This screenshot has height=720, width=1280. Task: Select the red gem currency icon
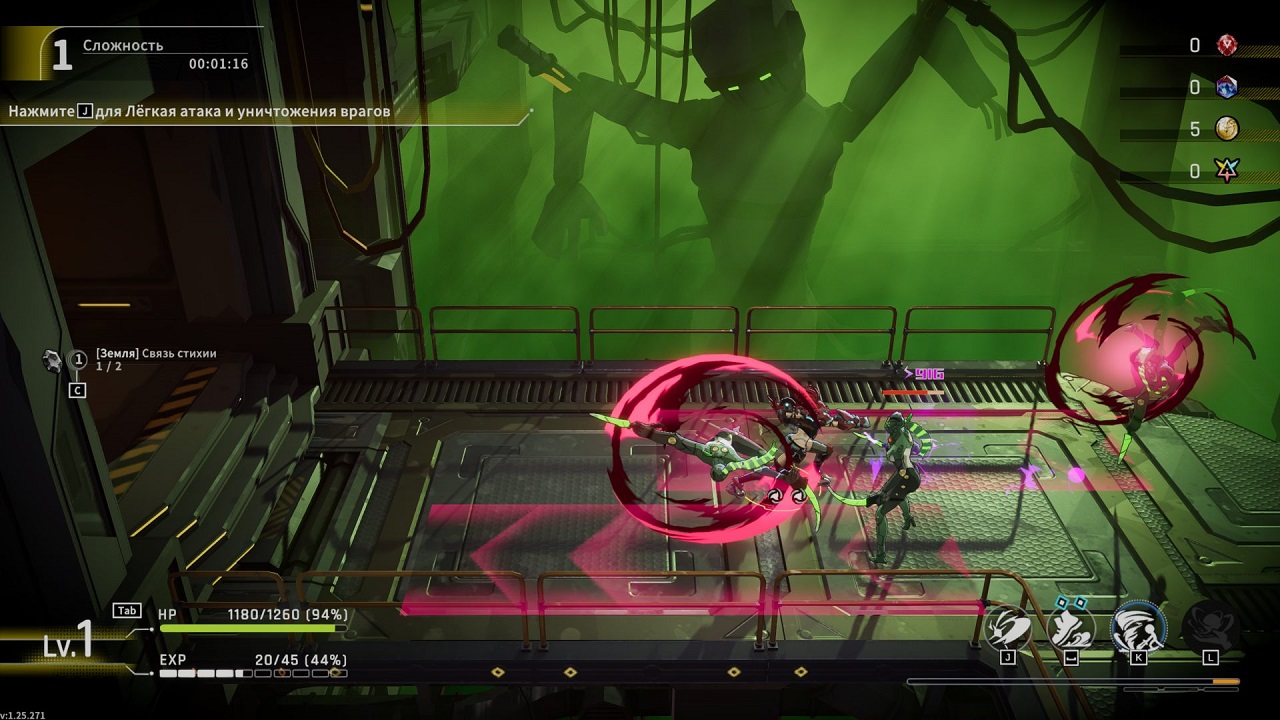pyautogui.click(x=1227, y=45)
